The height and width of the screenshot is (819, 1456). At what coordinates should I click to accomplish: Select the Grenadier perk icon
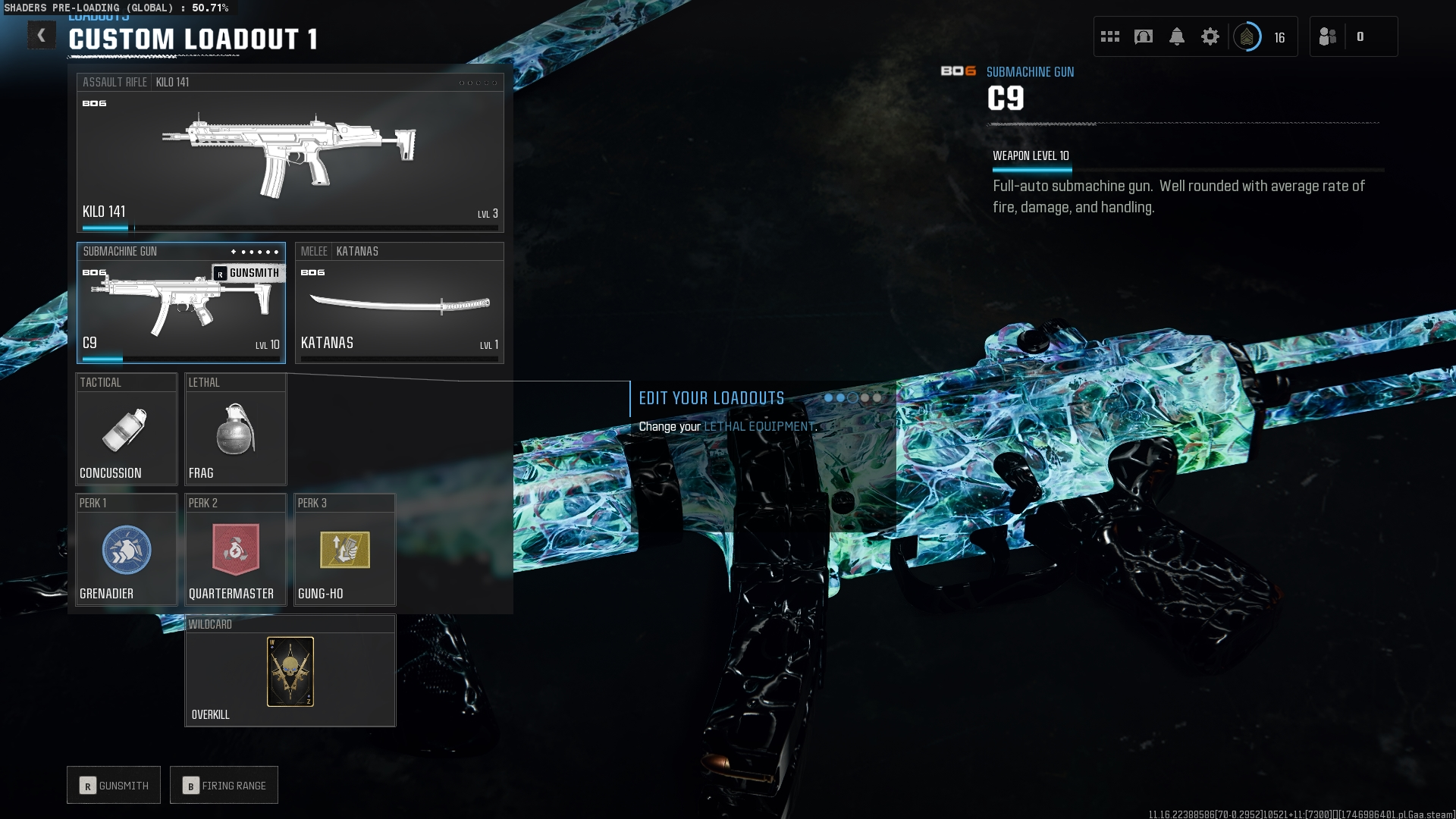(x=126, y=550)
